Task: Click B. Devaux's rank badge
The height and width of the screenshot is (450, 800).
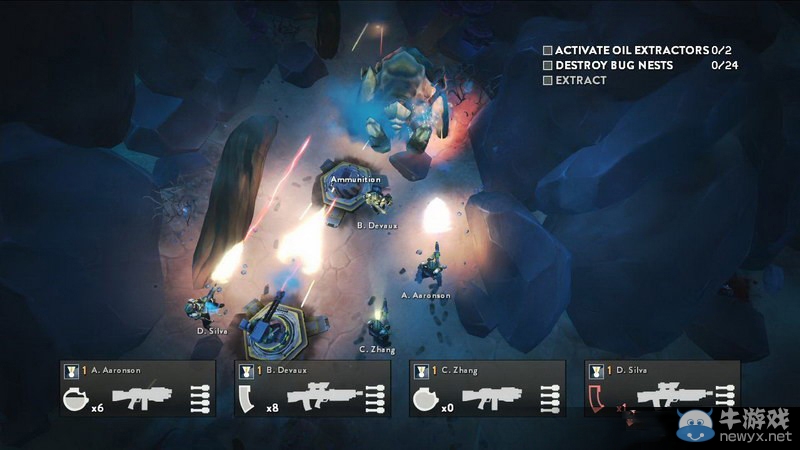Action: click(246, 371)
